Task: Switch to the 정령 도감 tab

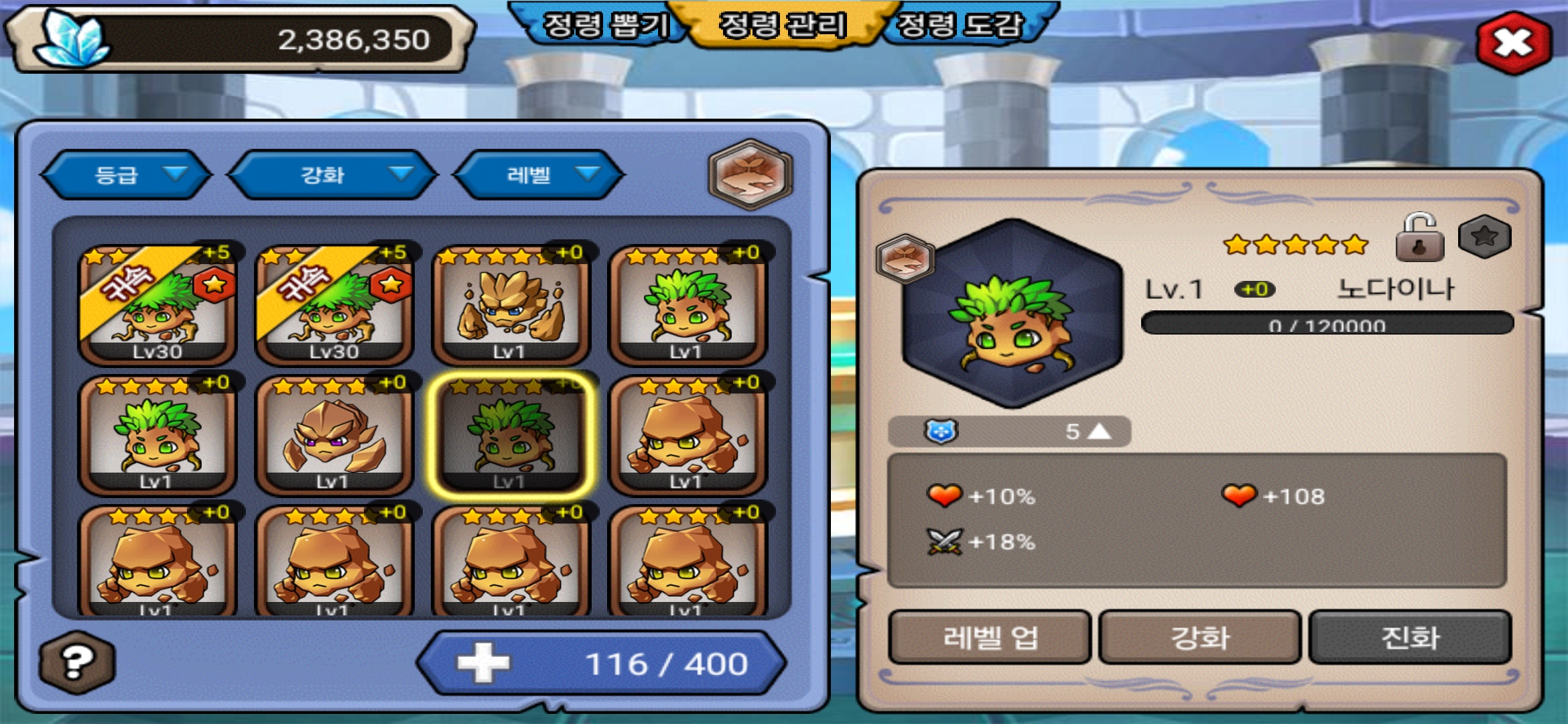Action: (960, 25)
